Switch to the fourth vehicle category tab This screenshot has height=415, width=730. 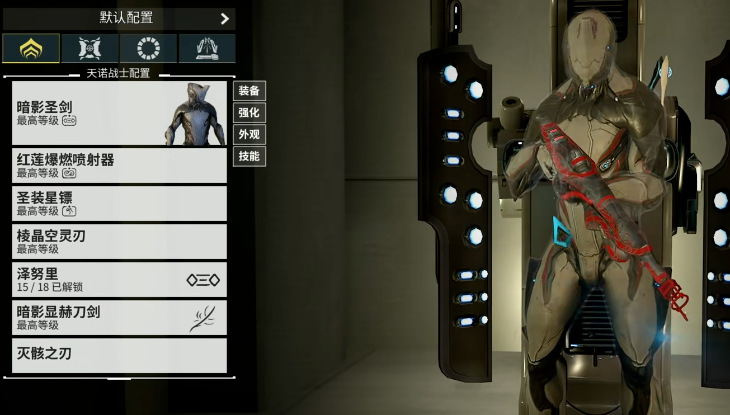click(206, 48)
